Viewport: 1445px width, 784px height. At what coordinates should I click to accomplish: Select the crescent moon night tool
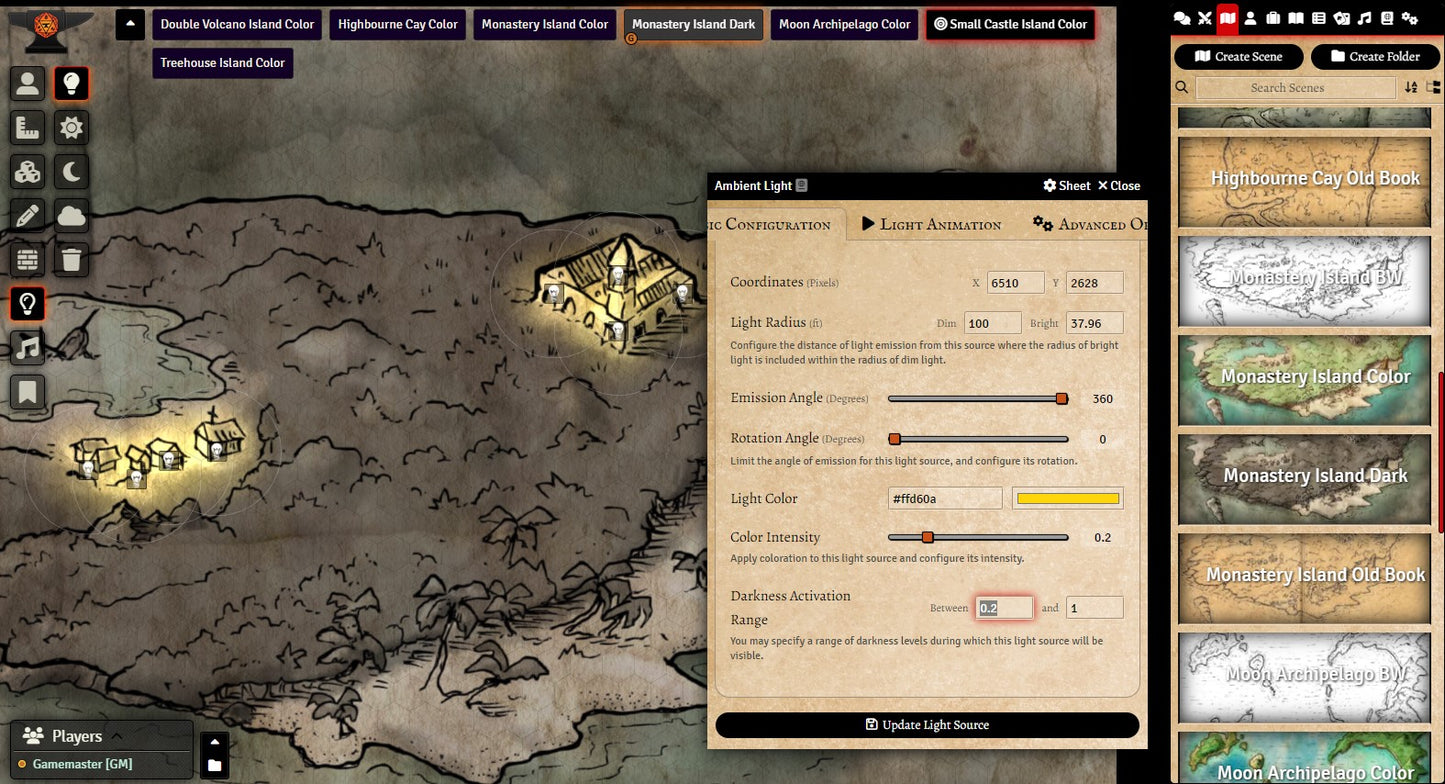coord(71,173)
